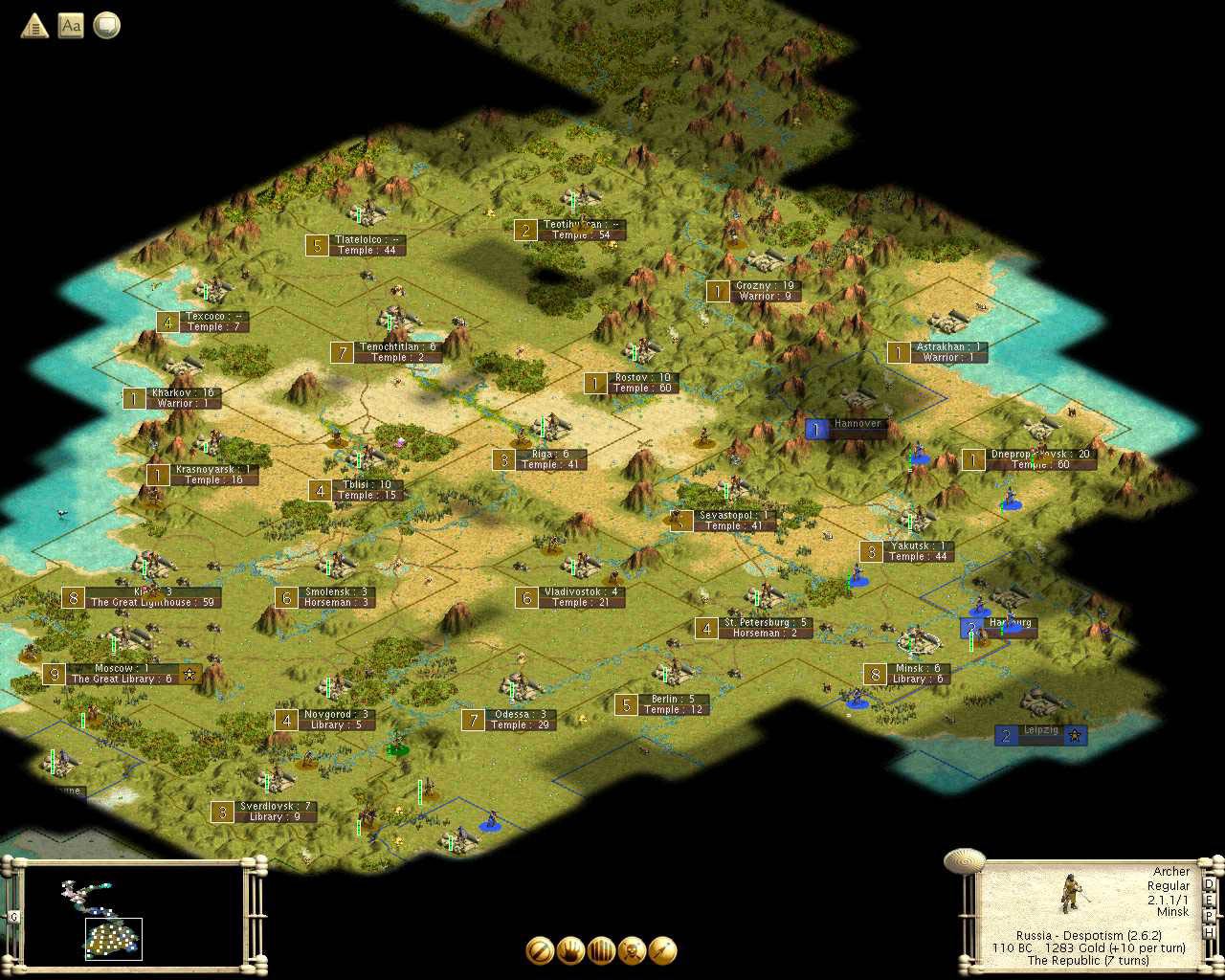The width and height of the screenshot is (1225, 980).
Task: Click the E button on info box
Action: pos(1209,901)
